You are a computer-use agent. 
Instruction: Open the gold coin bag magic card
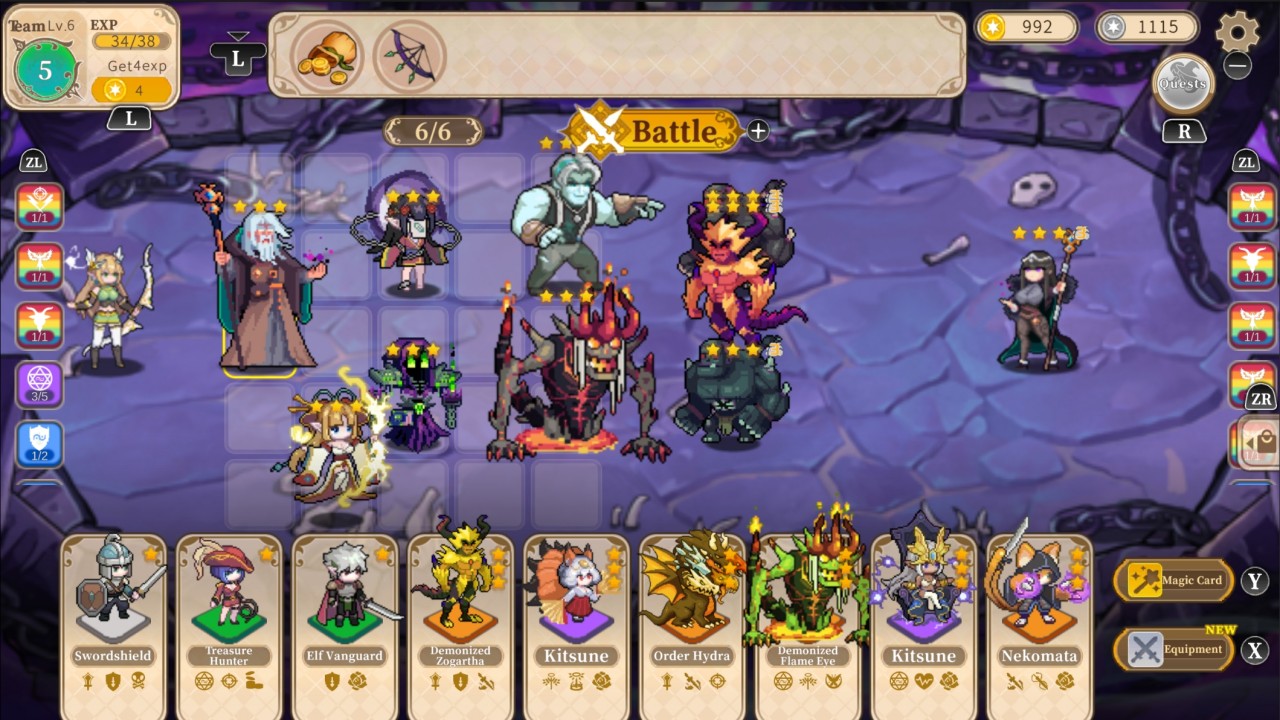pyautogui.click(x=326, y=57)
